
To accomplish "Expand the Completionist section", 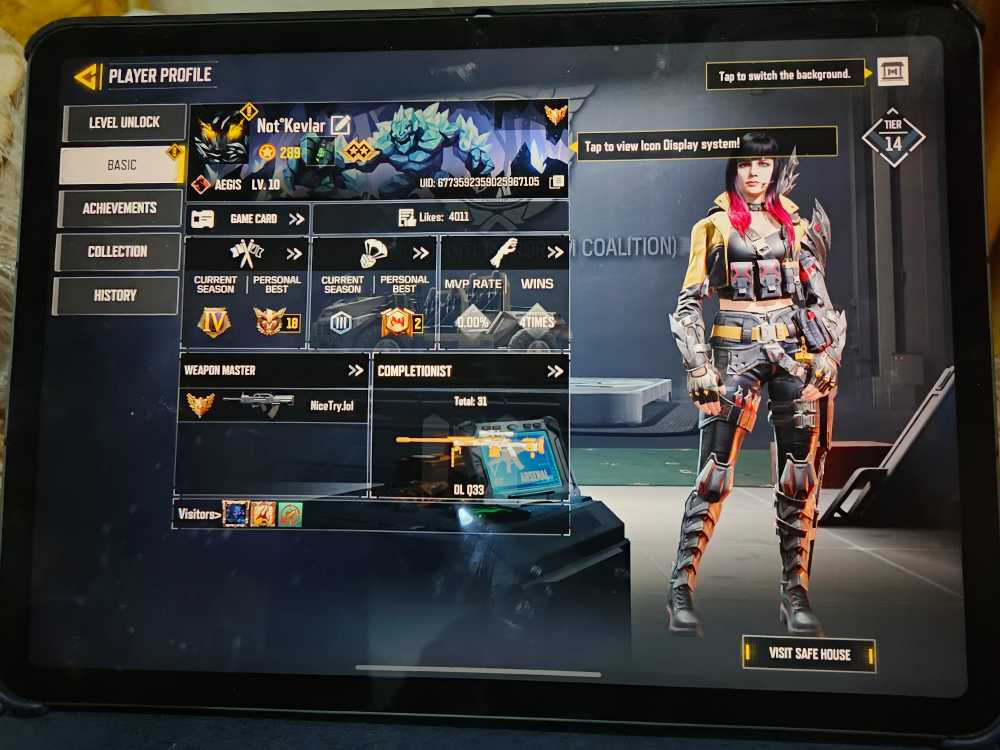I will [553, 371].
